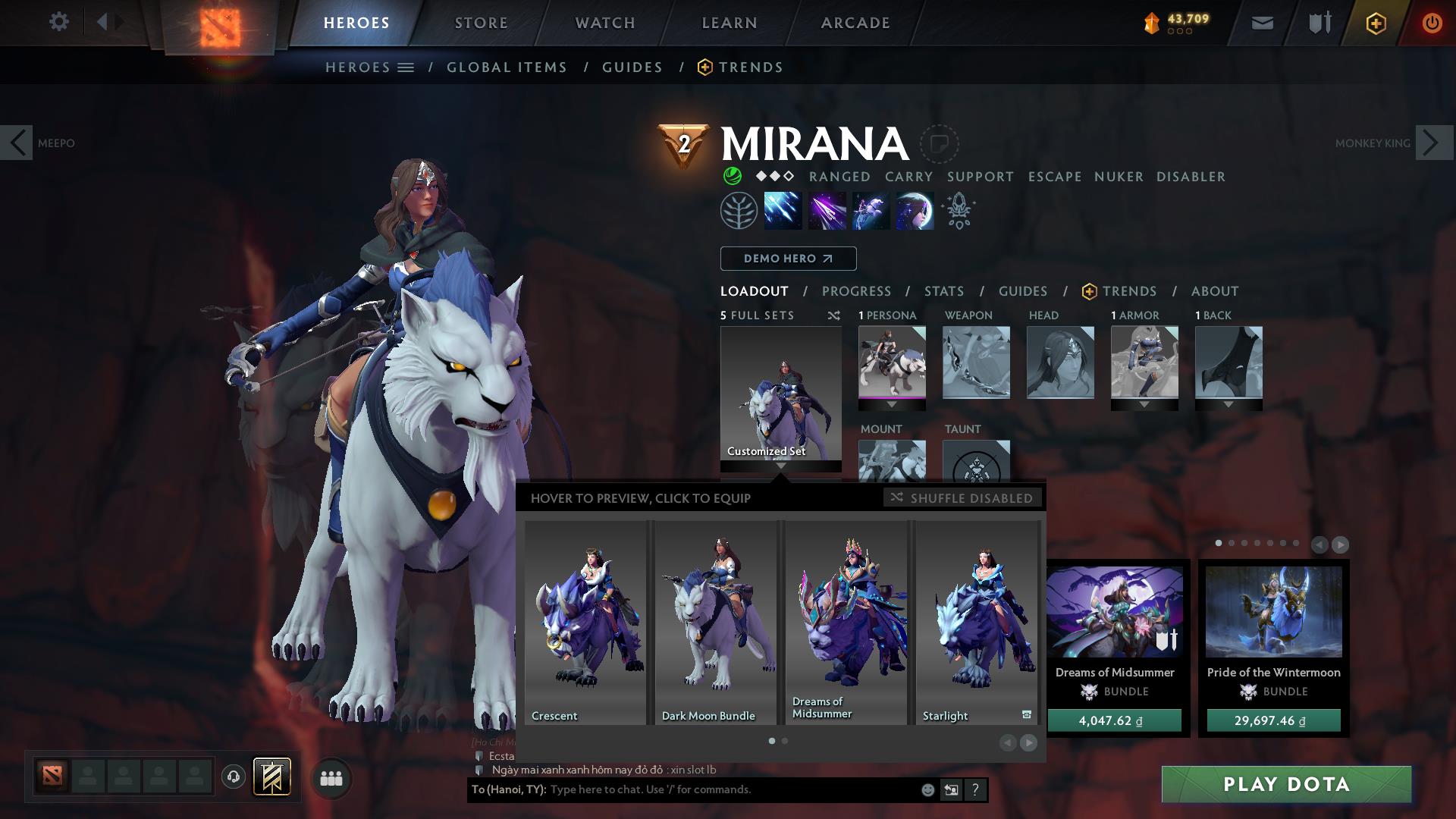
Task: Click the Demo Hero button
Action: coord(788,259)
